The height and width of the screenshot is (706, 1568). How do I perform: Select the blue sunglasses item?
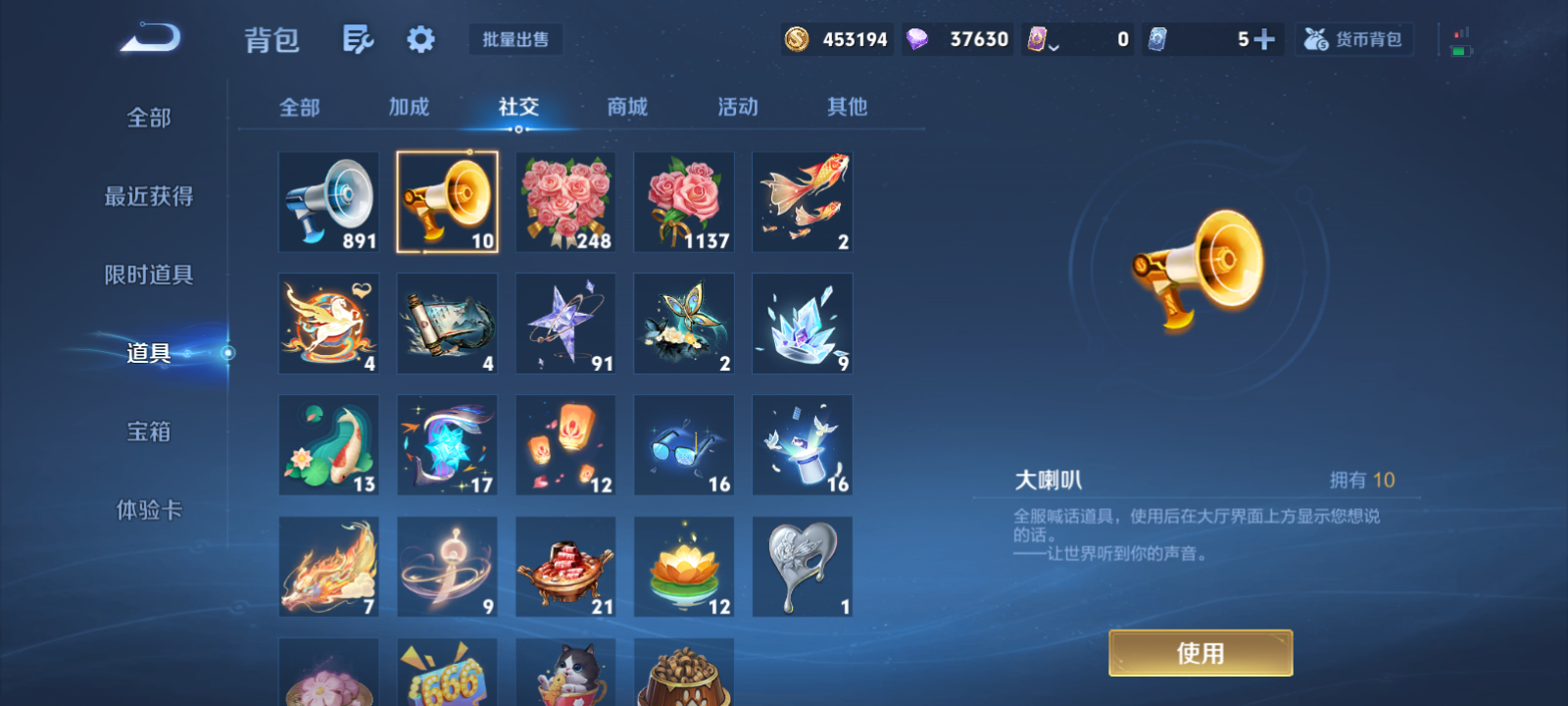(x=684, y=444)
